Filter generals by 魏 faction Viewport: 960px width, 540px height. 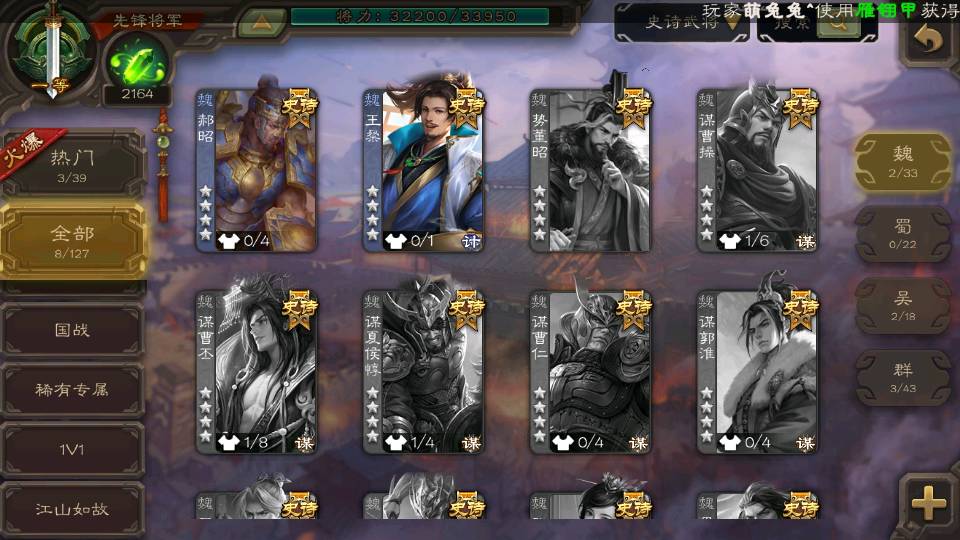click(902, 161)
